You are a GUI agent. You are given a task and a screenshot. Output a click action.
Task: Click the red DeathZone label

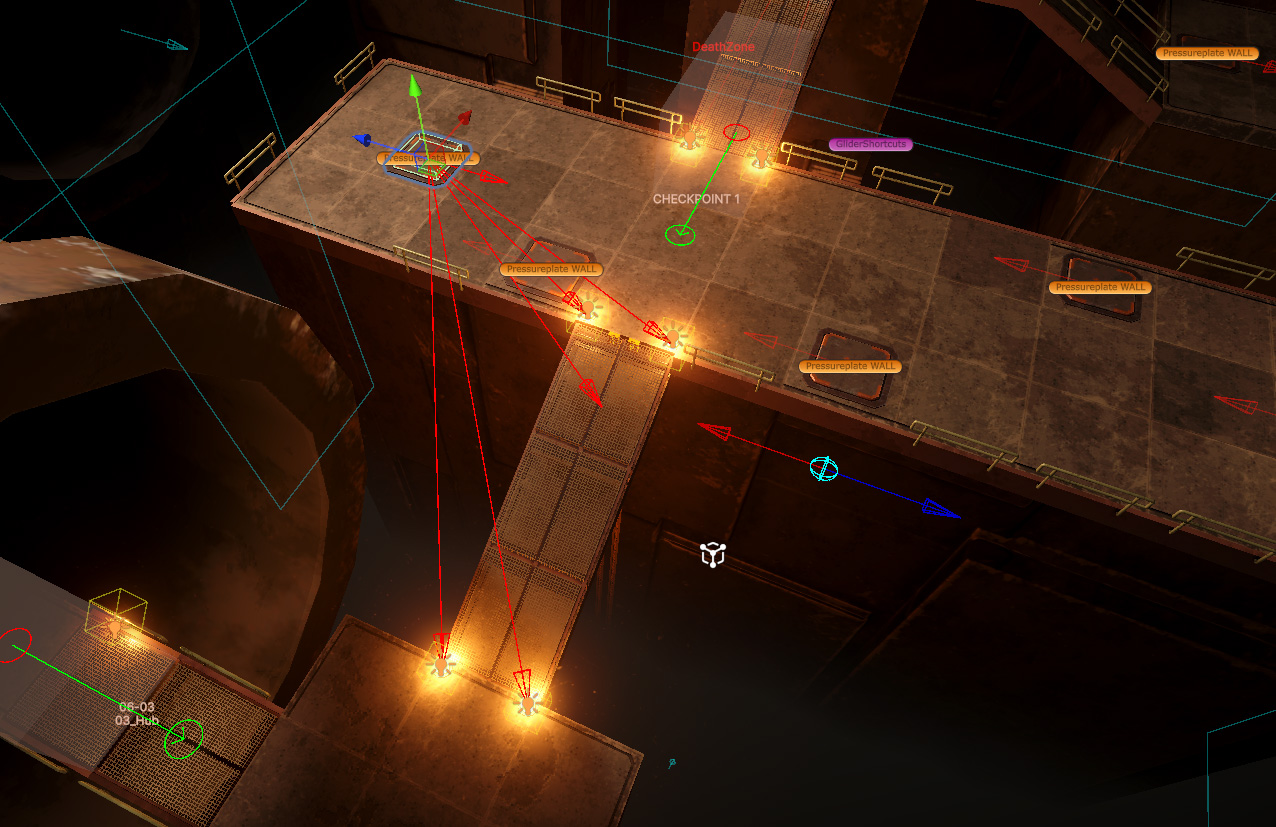pos(723,47)
